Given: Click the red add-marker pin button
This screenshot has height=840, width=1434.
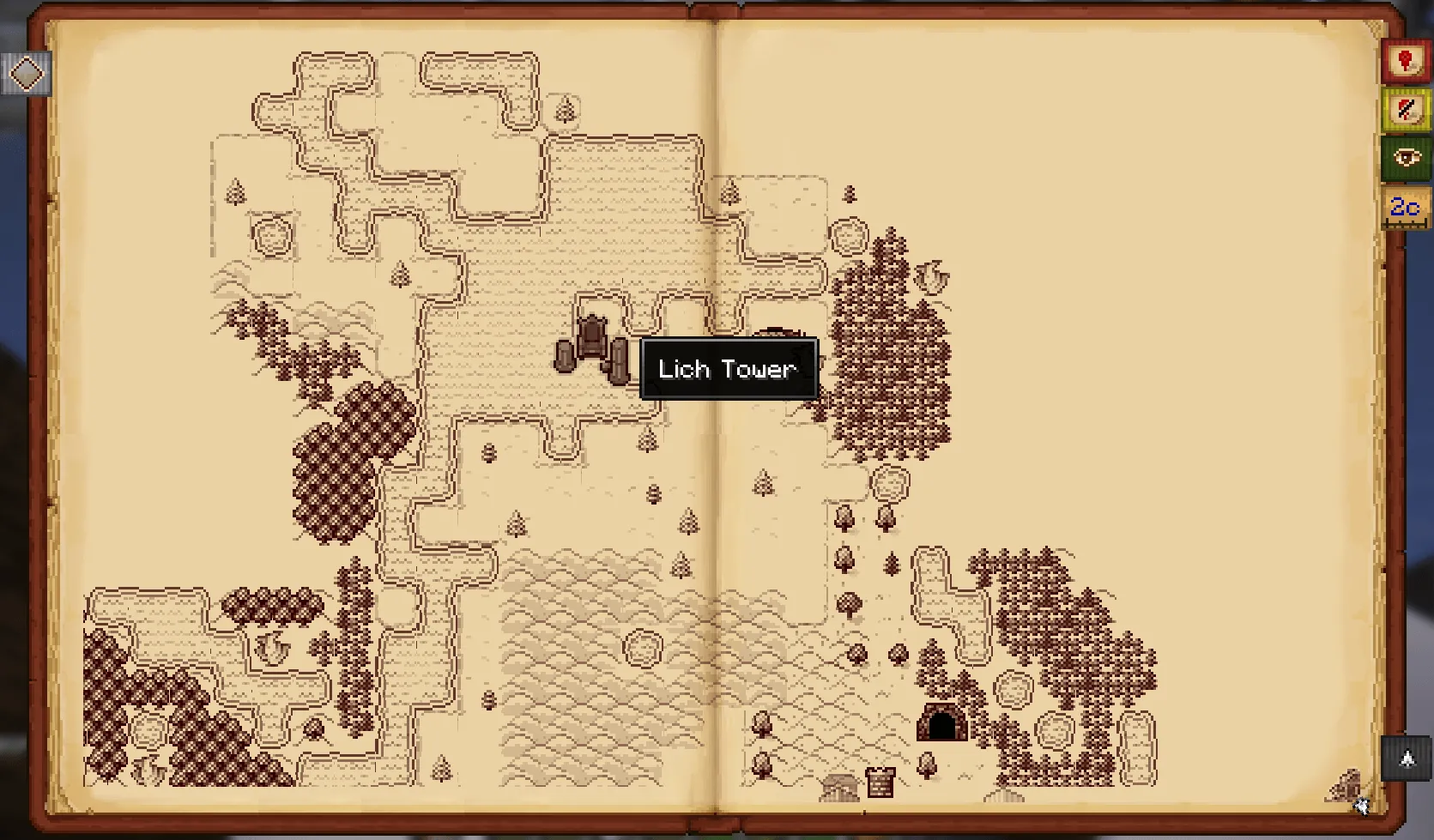Looking at the screenshot, I should [1405, 62].
